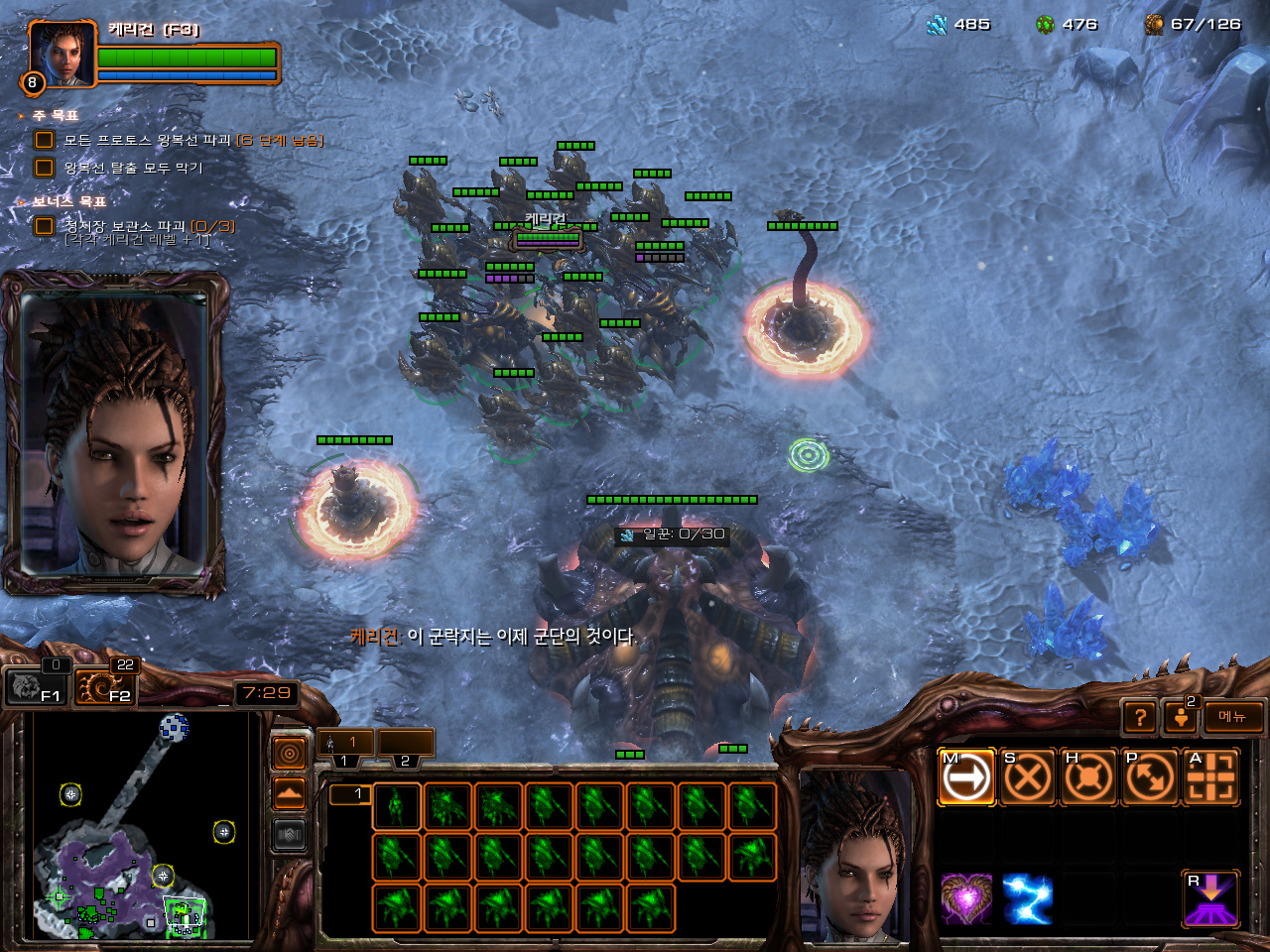Open the question mark help button
This screenshot has width=1270, height=952.
1141,717
